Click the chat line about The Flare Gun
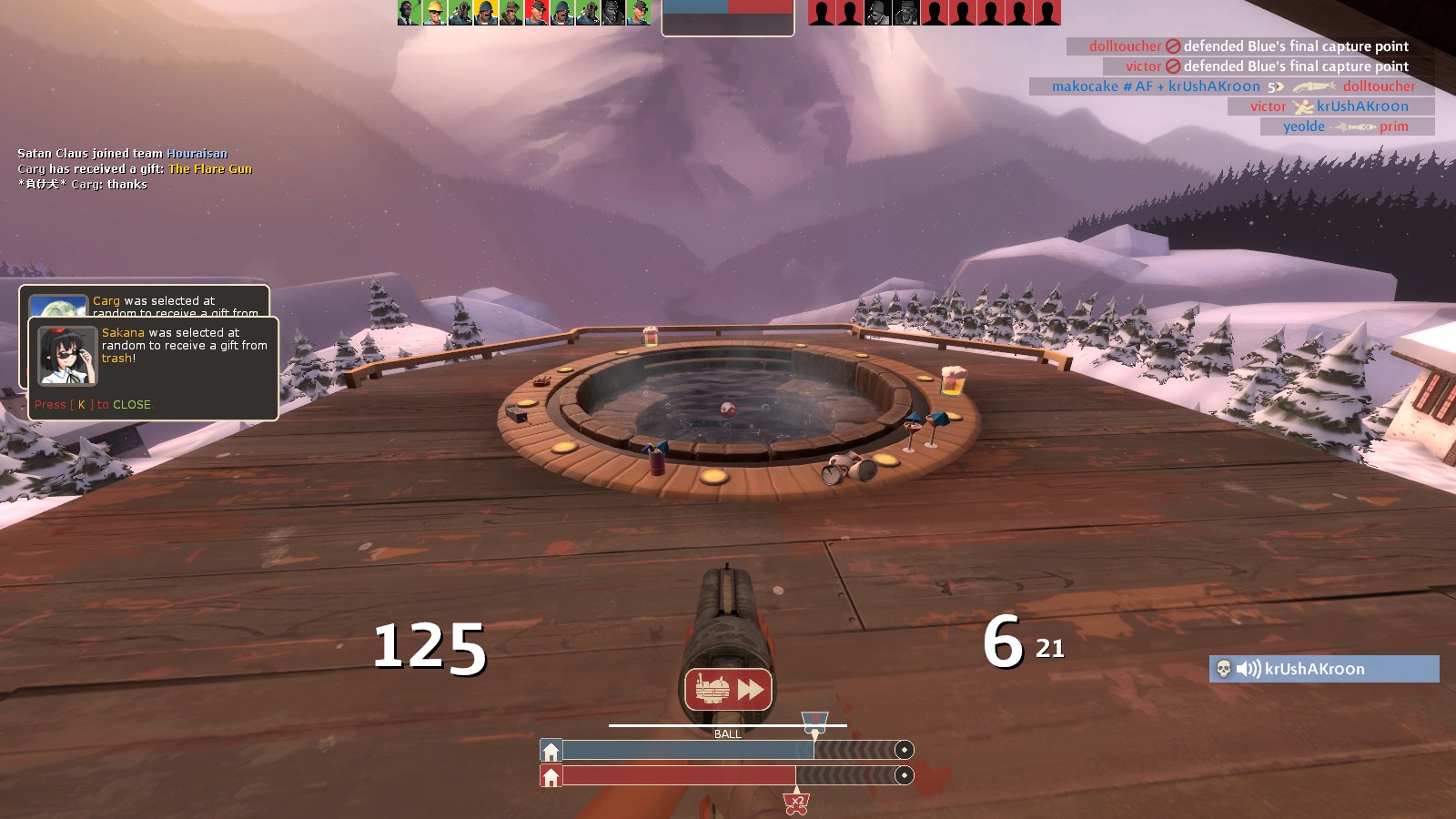The height and width of the screenshot is (819, 1456). (x=135, y=169)
